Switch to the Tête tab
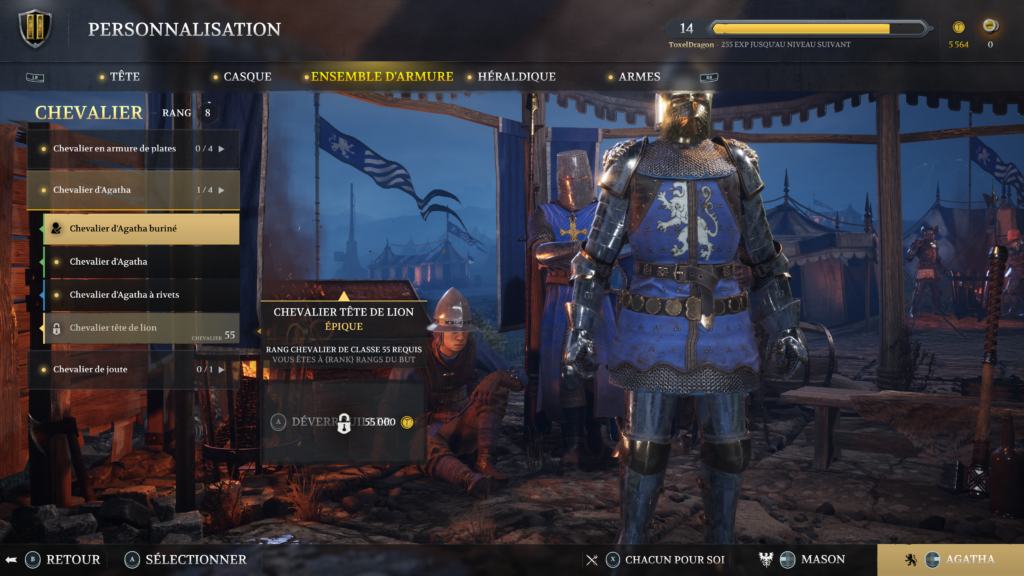Image resolution: width=1024 pixels, height=576 pixels. click(x=124, y=76)
